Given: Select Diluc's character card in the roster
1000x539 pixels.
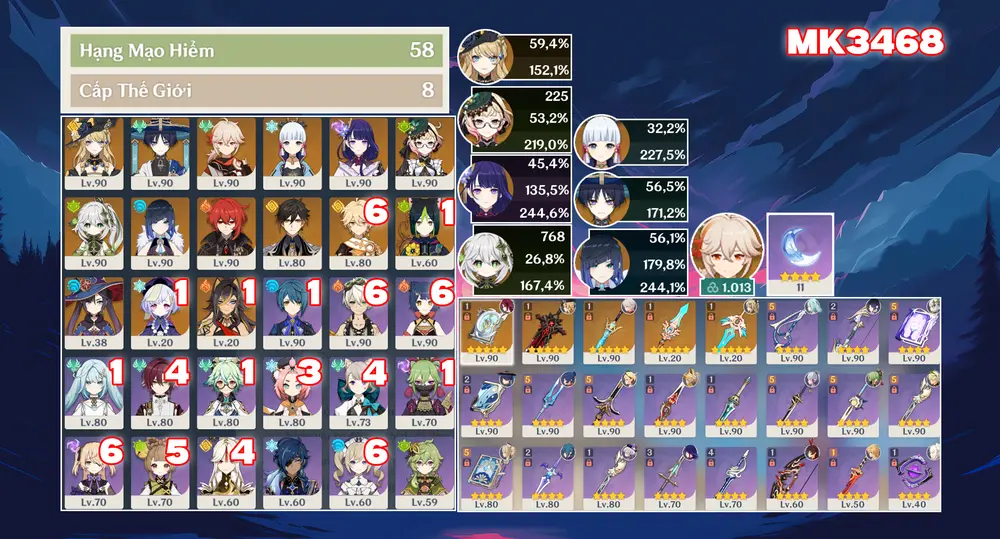Looking at the screenshot, I should [226, 227].
